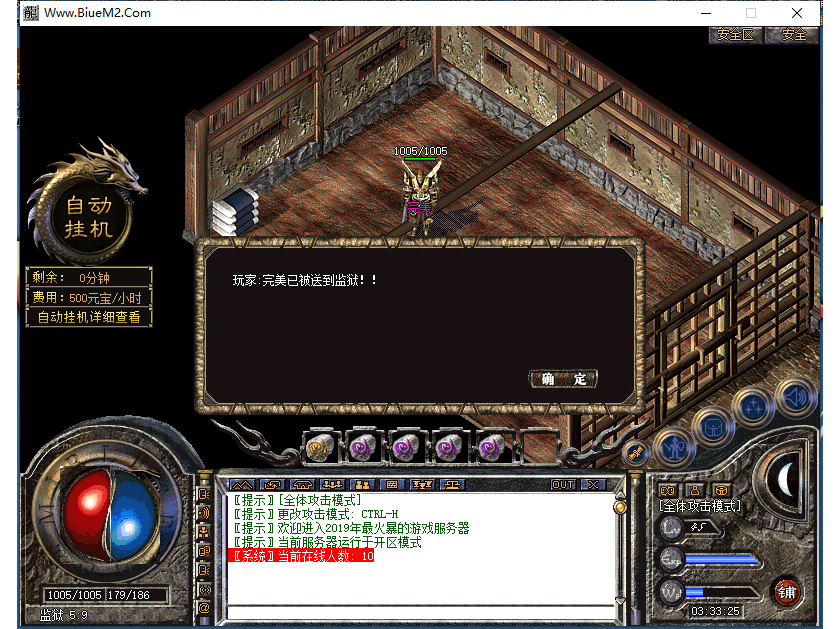840x629 pixels.
Task: Close the game window
Action: click(x=797, y=13)
